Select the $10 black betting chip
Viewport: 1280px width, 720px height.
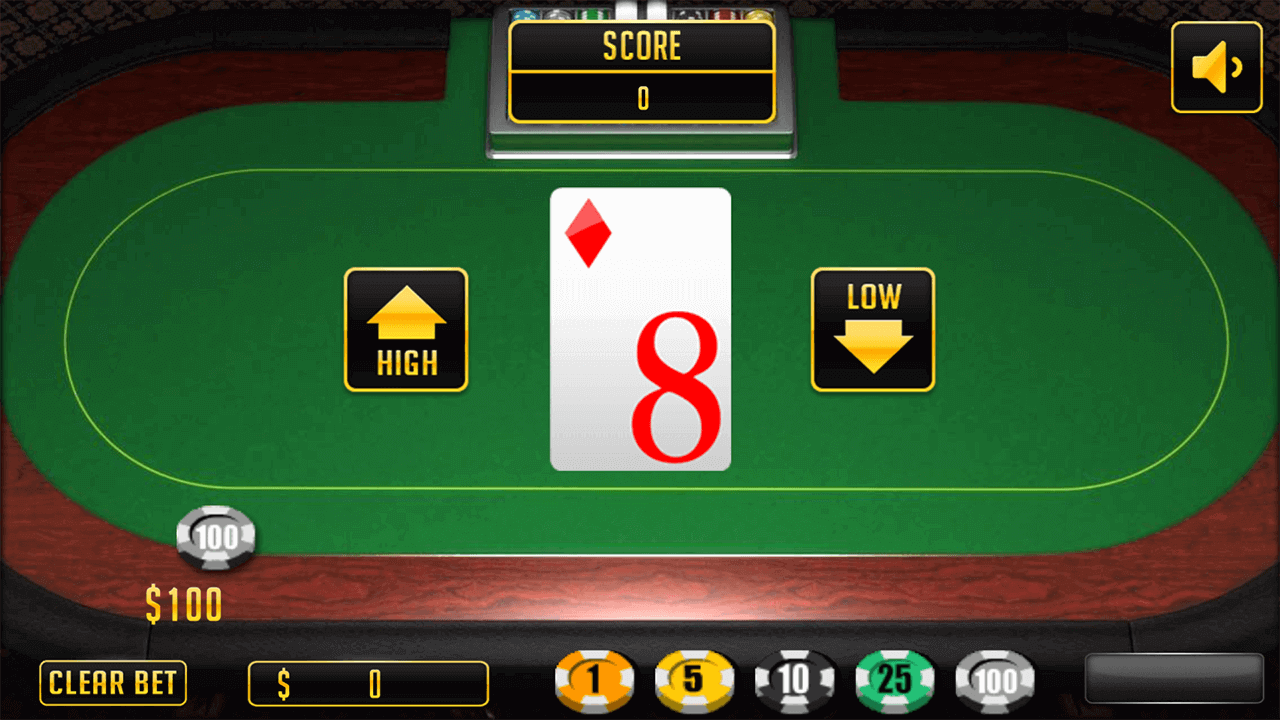(795, 679)
